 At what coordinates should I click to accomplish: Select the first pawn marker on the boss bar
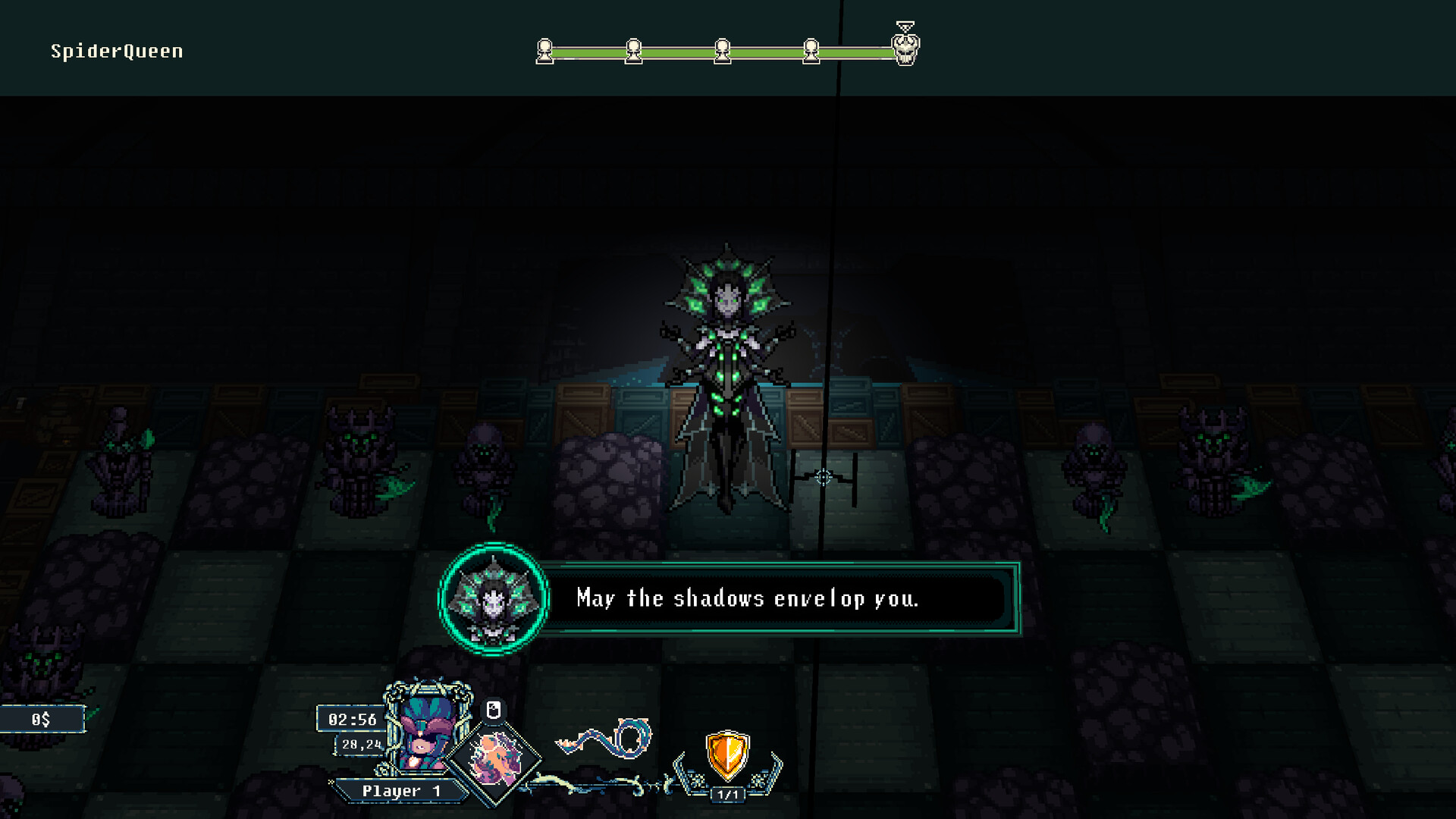pos(544,52)
